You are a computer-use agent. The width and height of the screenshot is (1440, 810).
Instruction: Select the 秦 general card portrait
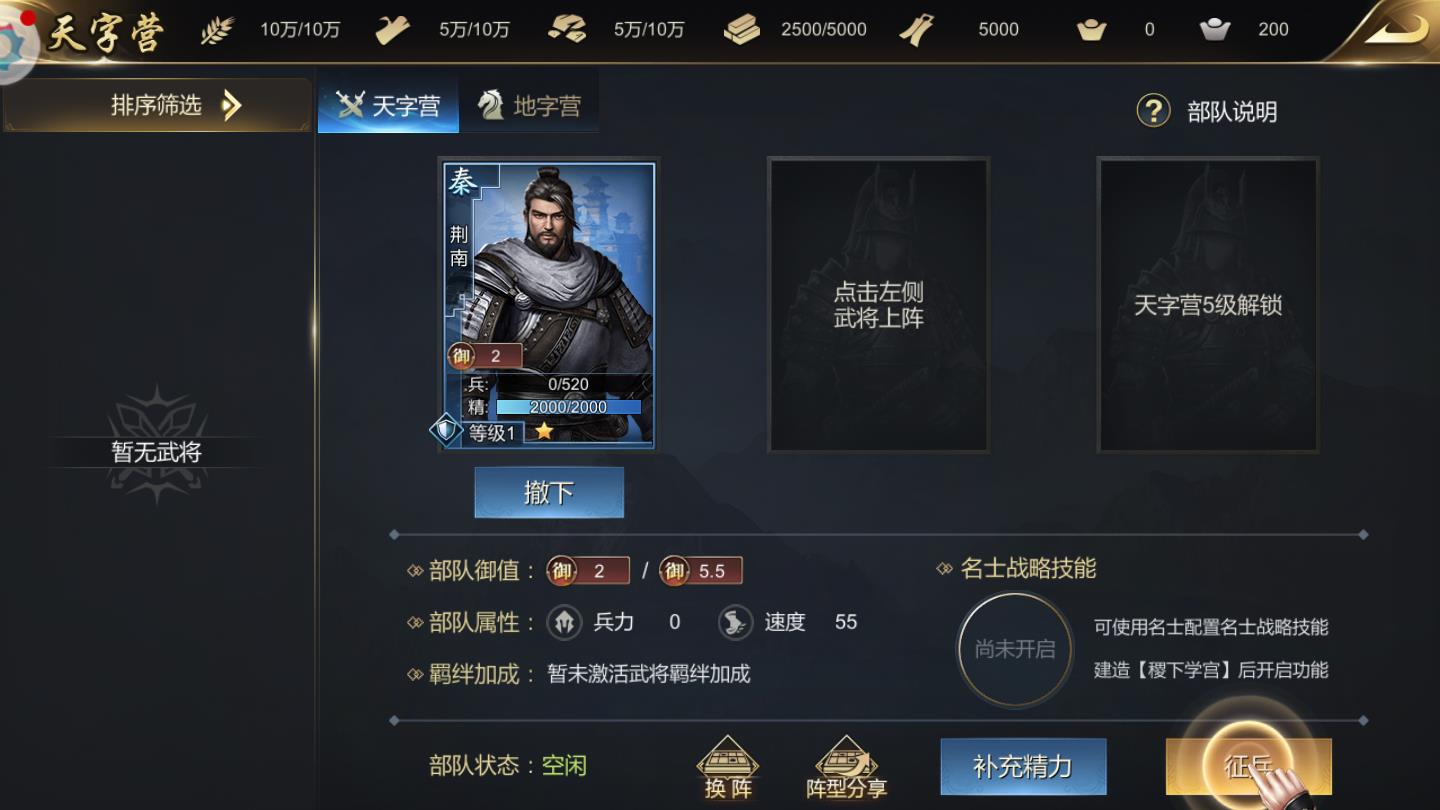click(548, 280)
